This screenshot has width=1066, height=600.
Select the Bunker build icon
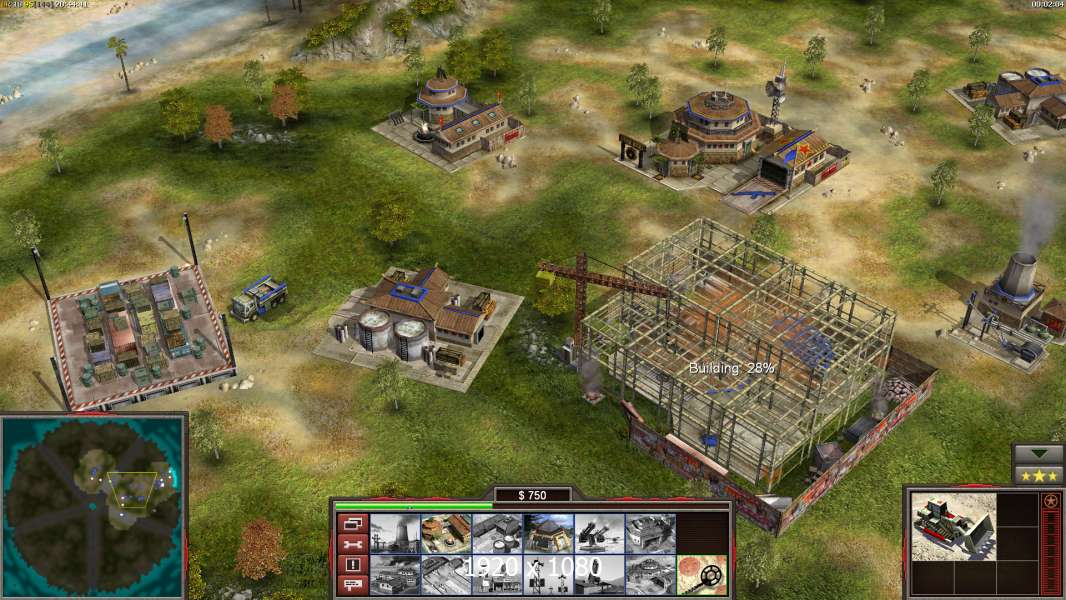point(548,533)
